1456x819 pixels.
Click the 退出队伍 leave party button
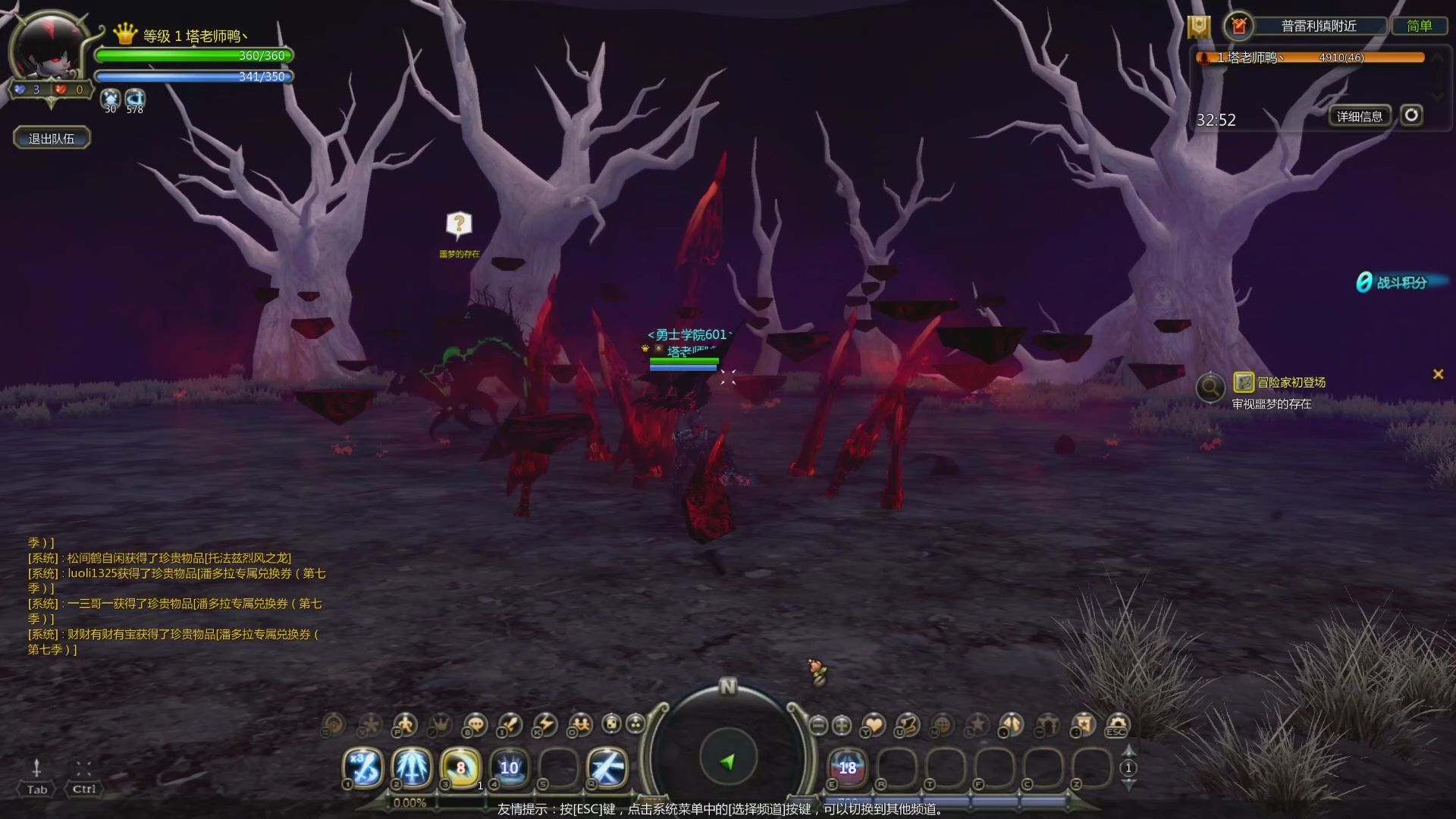(52, 138)
